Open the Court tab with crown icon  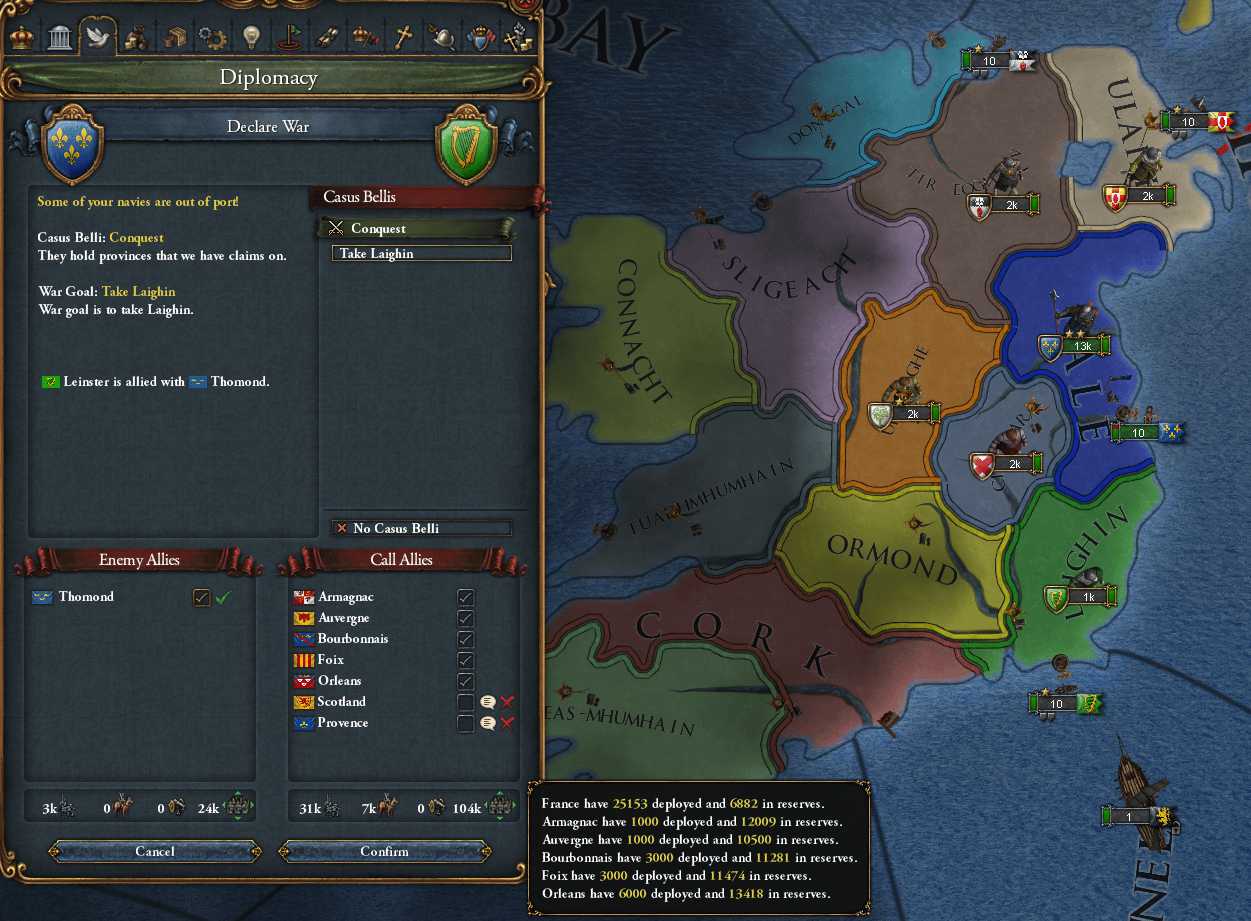[x=20, y=37]
